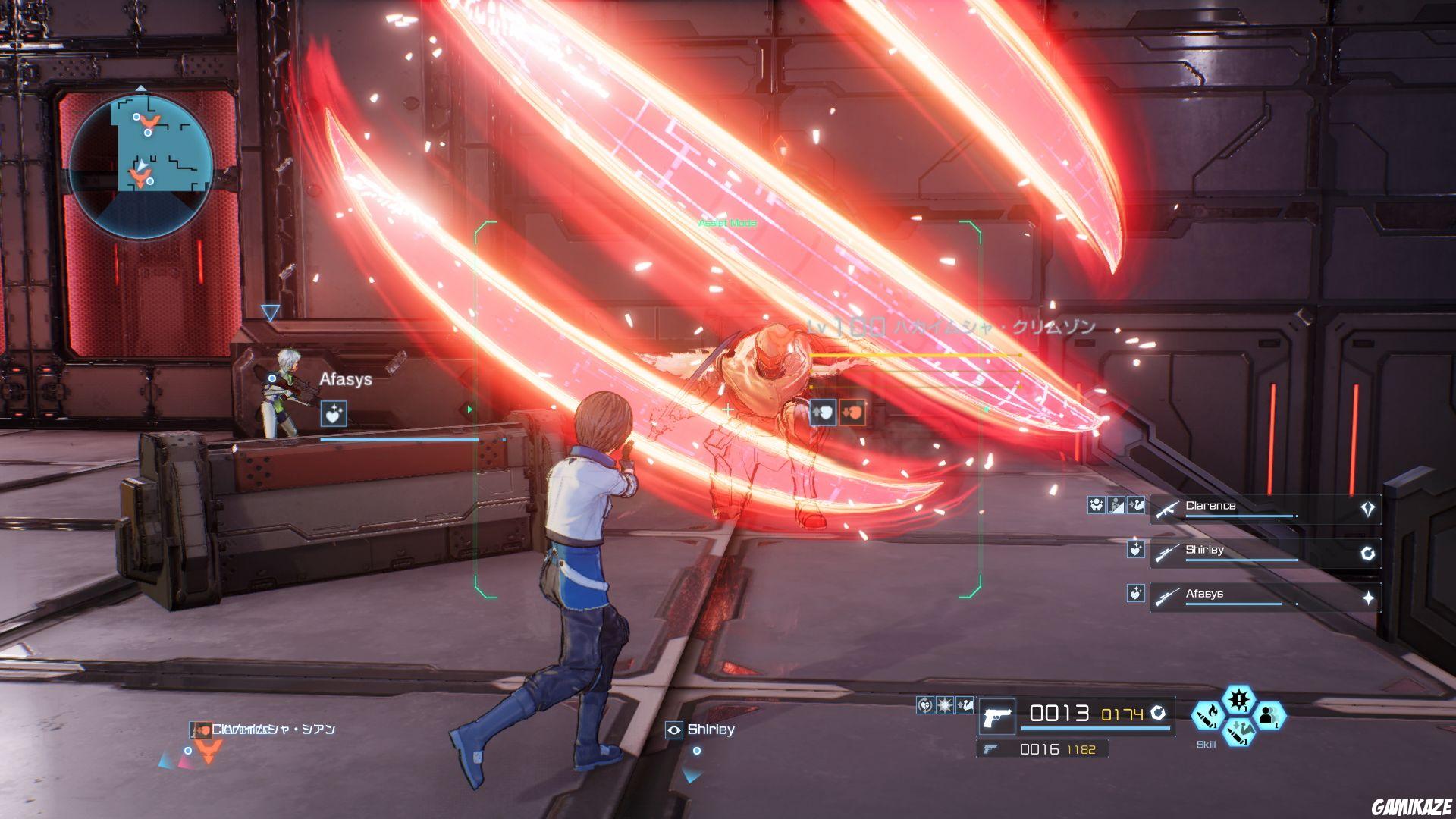Click Clarence's assault rifle weapon icon
The width and height of the screenshot is (1456, 819).
[x=1168, y=509]
